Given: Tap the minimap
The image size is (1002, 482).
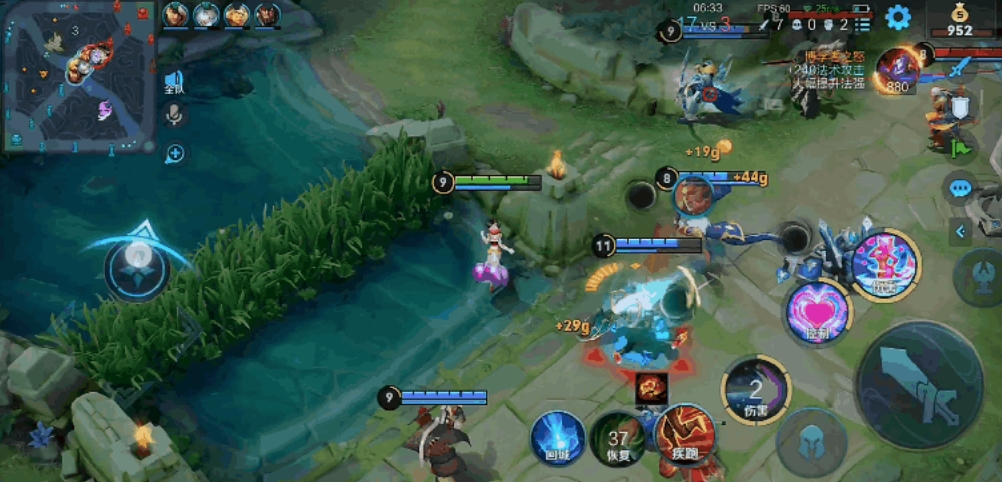Looking at the screenshot, I should (x=78, y=76).
